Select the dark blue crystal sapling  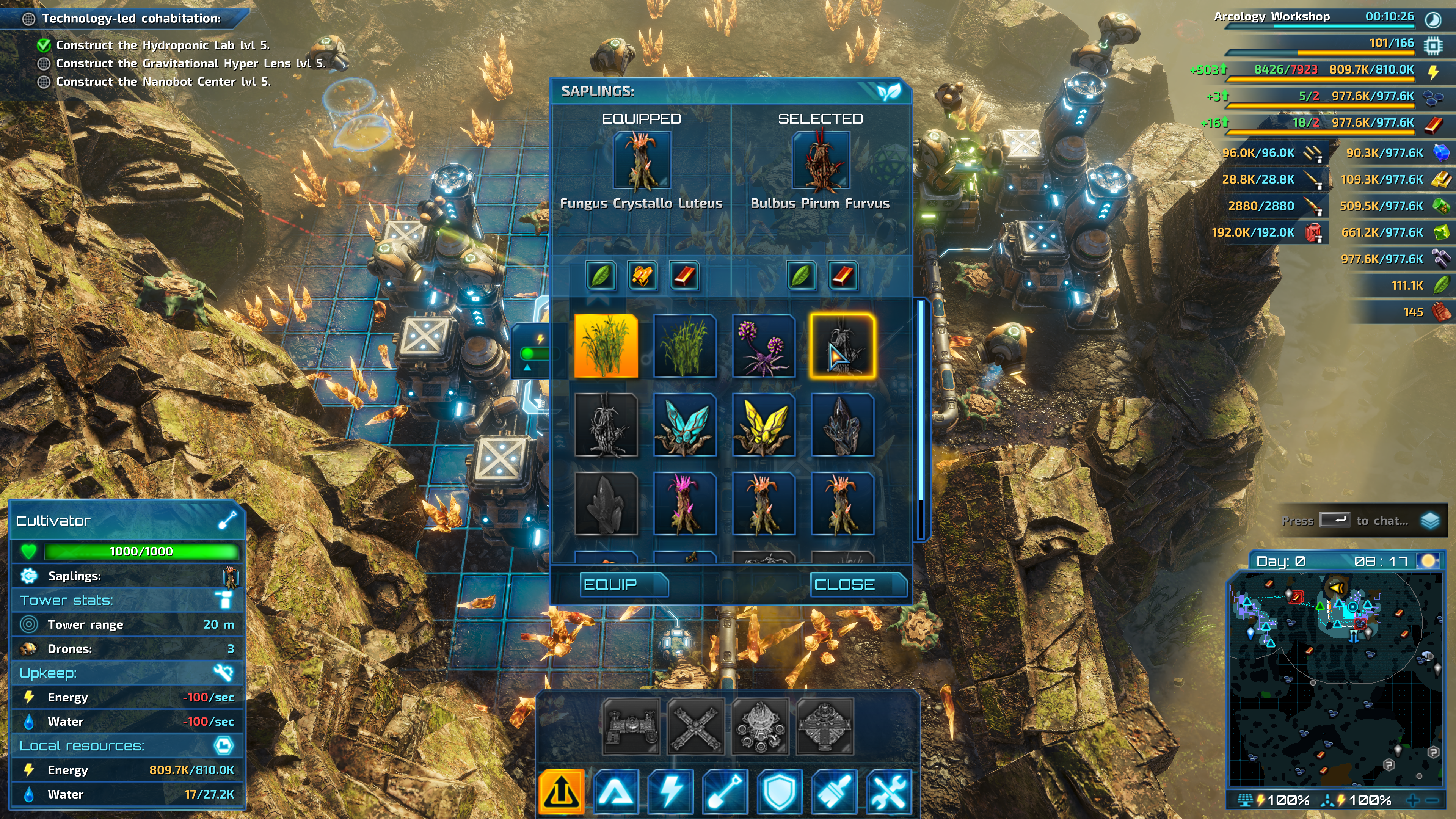842,425
